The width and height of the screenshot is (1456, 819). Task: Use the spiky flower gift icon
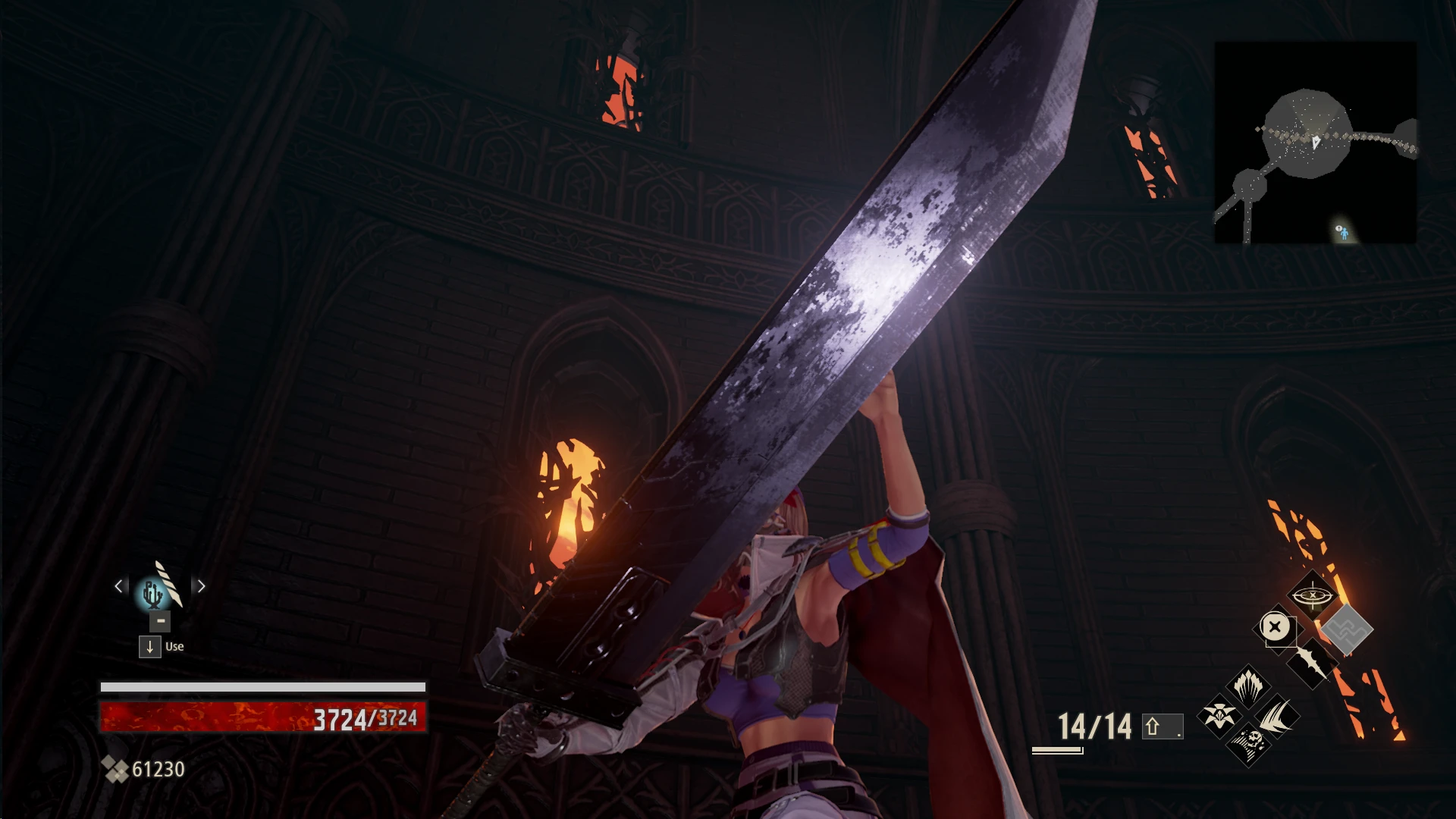click(x=1219, y=715)
